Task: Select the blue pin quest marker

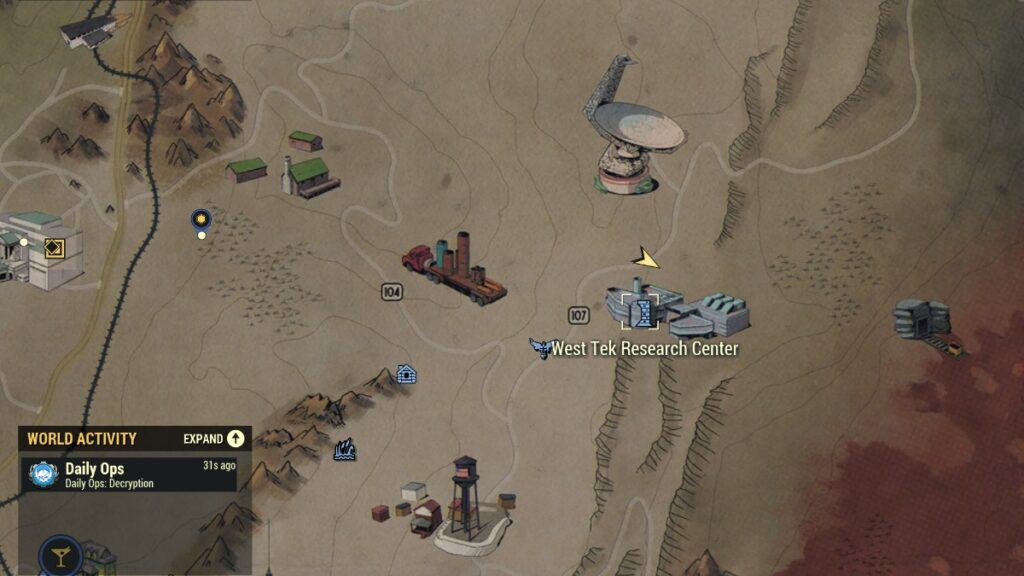Action: 201,218
